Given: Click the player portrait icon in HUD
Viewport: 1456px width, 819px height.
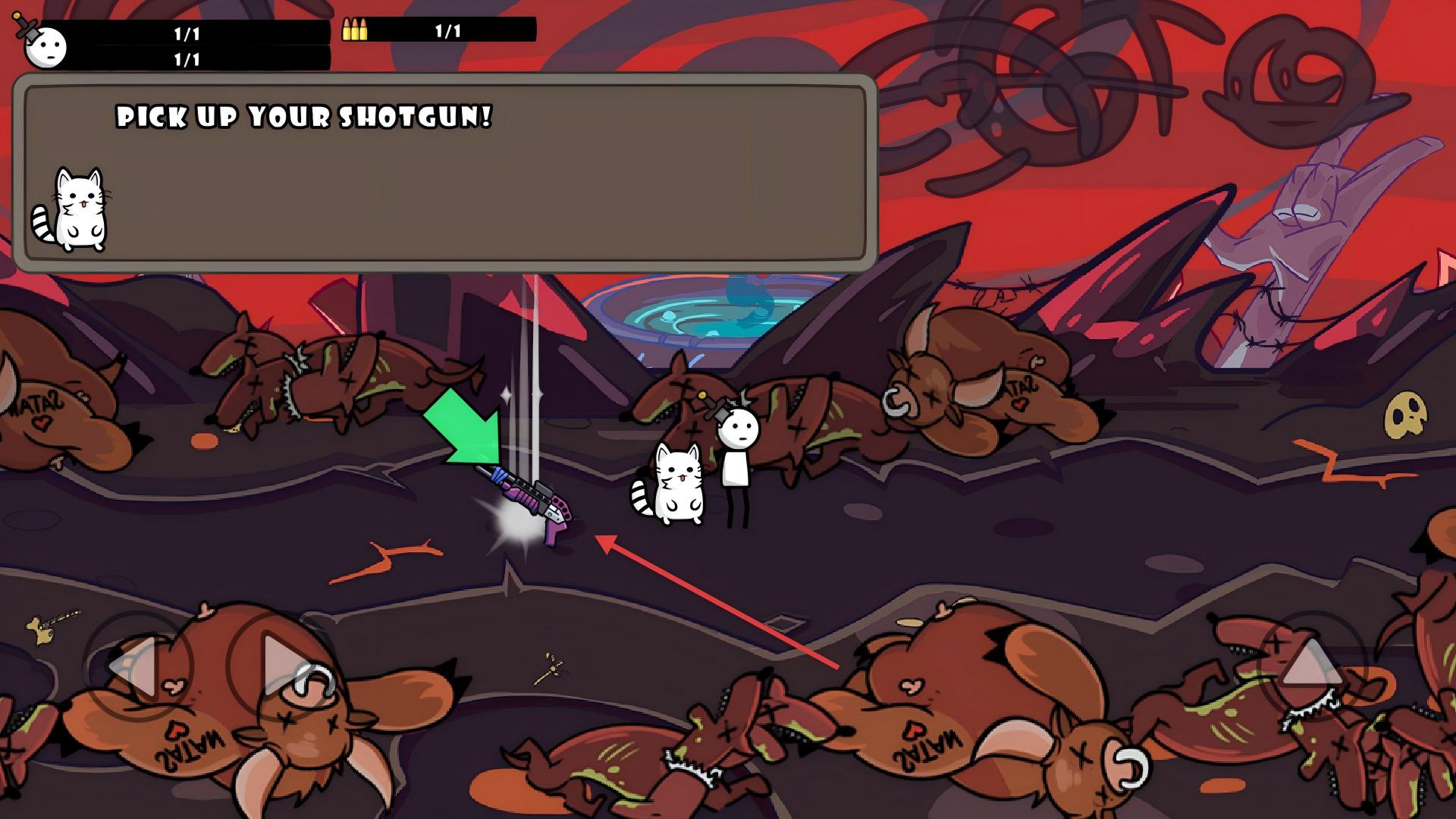Looking at the screenshot, I should coord(45,45).
